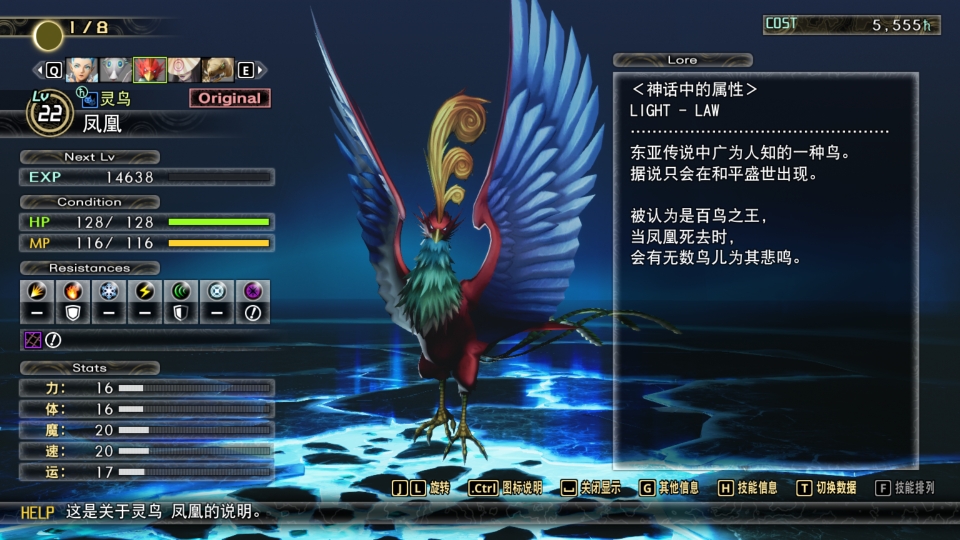Select the golden beast demon portrait
This screenshot has height=540, width=960.
point(218,70)
